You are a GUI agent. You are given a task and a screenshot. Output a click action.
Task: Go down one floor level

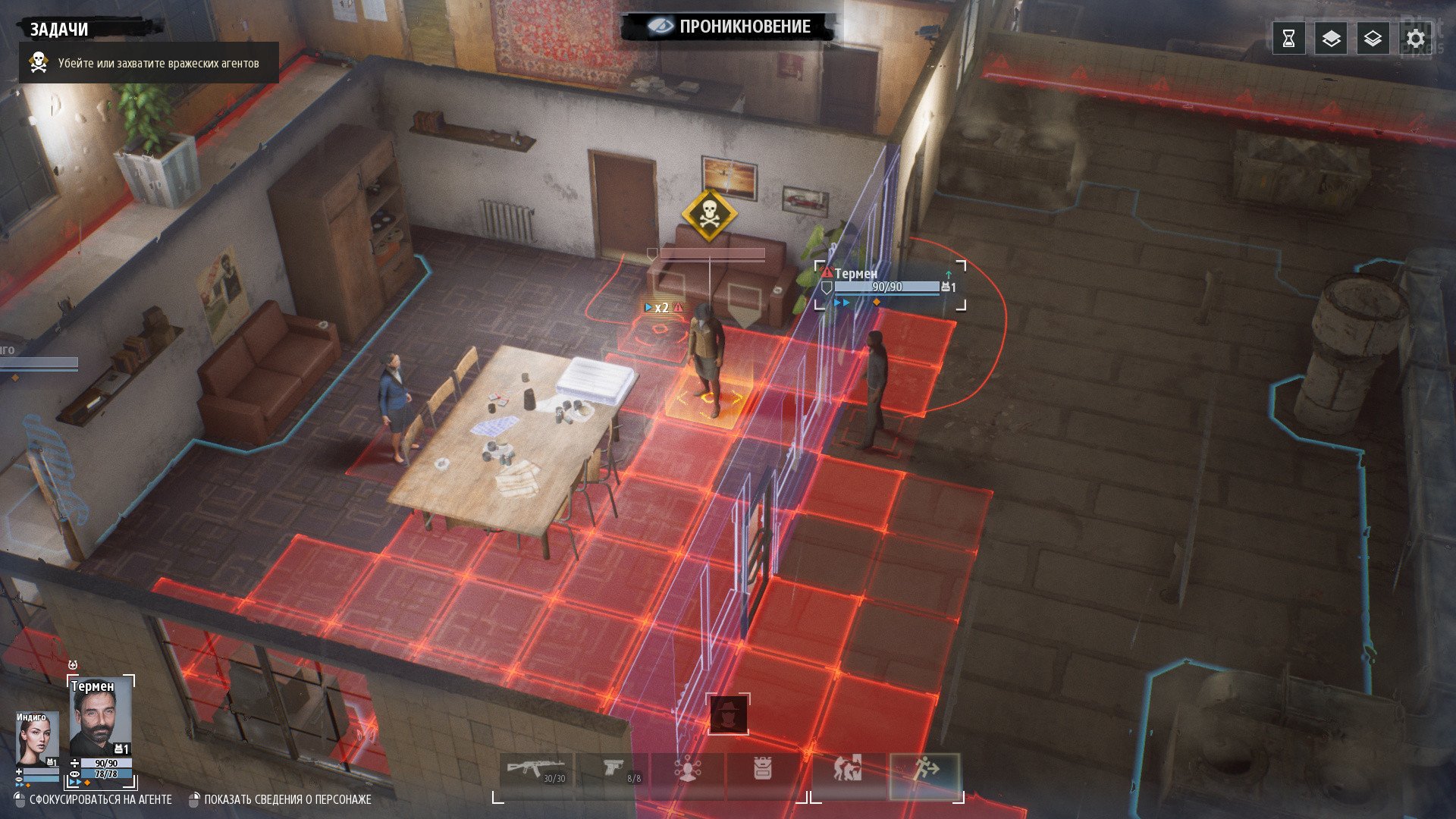(1373, 39)
